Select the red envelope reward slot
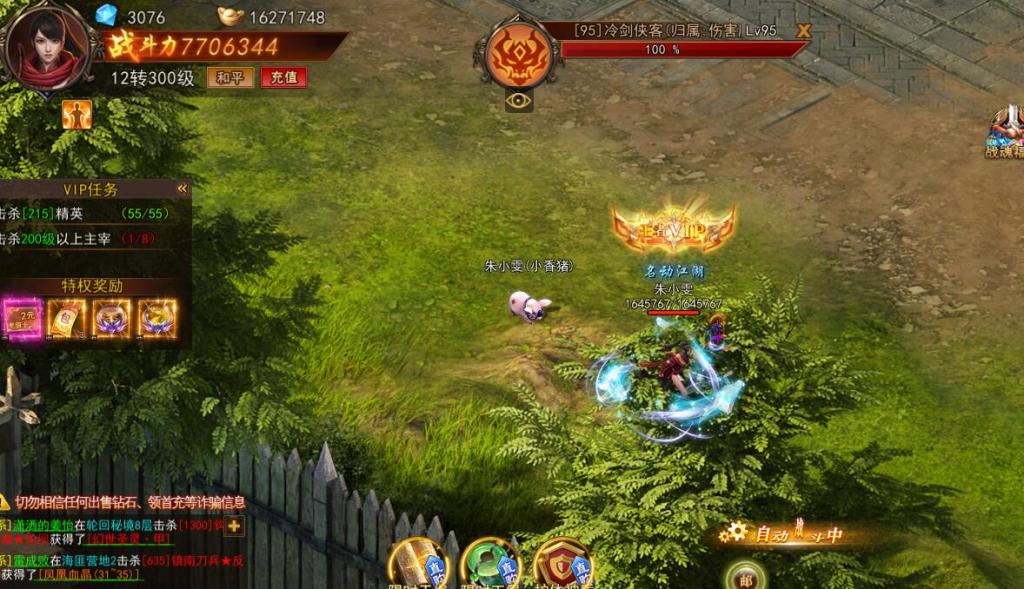1024x589 pixels. pyautogui.click(x=67, y=318)
